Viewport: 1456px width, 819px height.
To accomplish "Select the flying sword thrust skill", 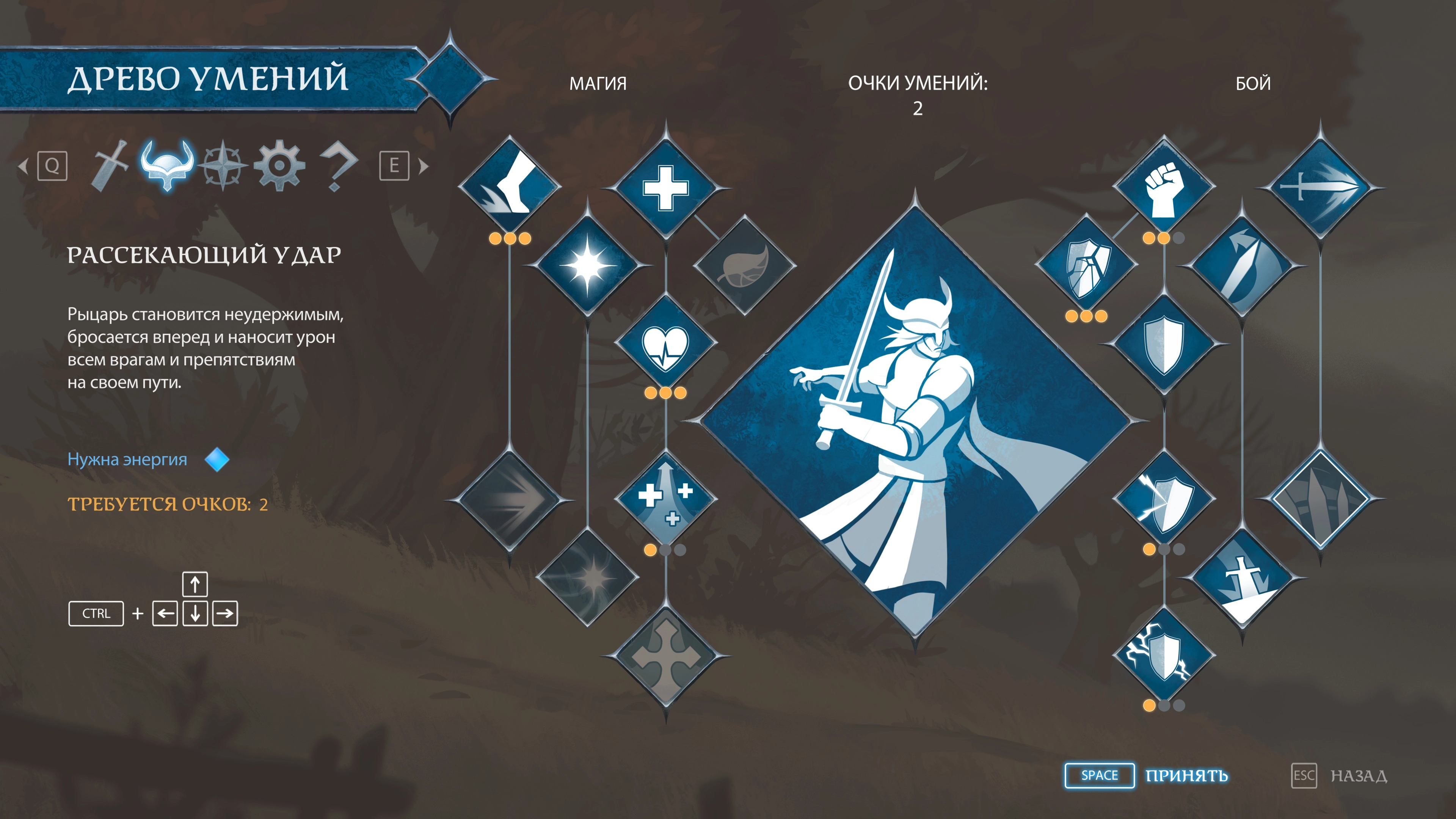I will tap(1320, 188).
